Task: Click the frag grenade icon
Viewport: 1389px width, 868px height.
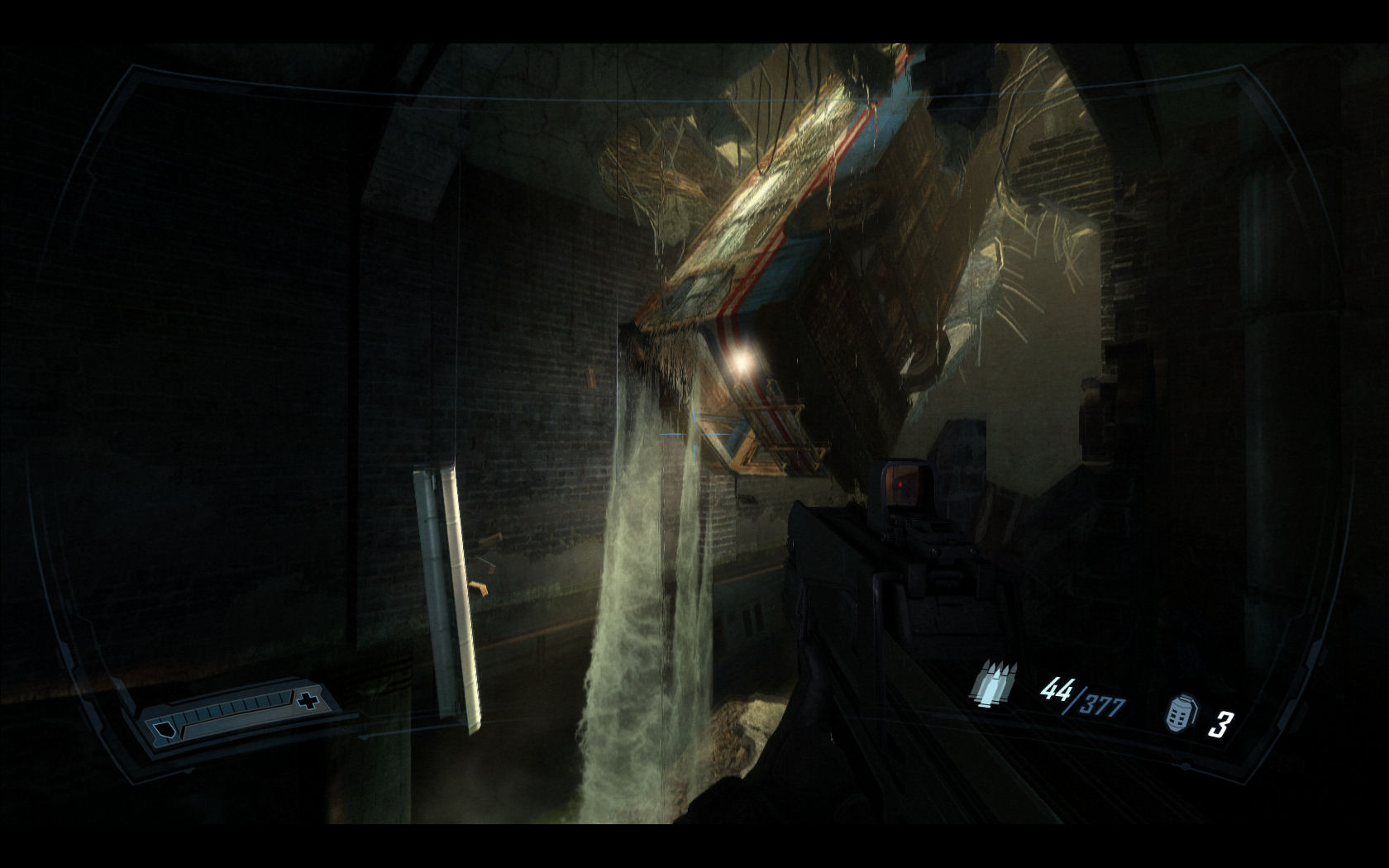Action: tap(1181, 713)
